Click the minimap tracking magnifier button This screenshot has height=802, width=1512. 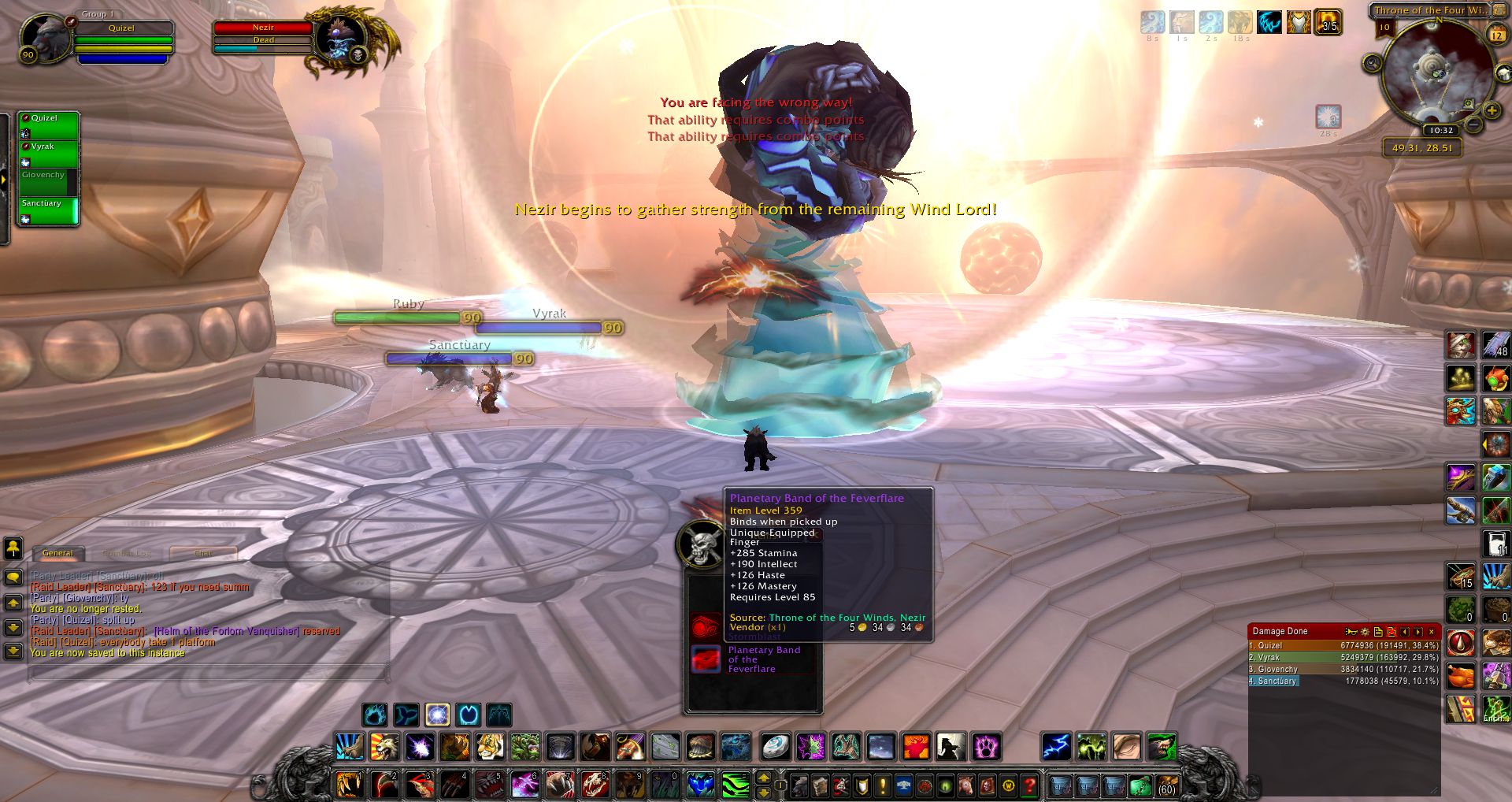[1373, 63]
